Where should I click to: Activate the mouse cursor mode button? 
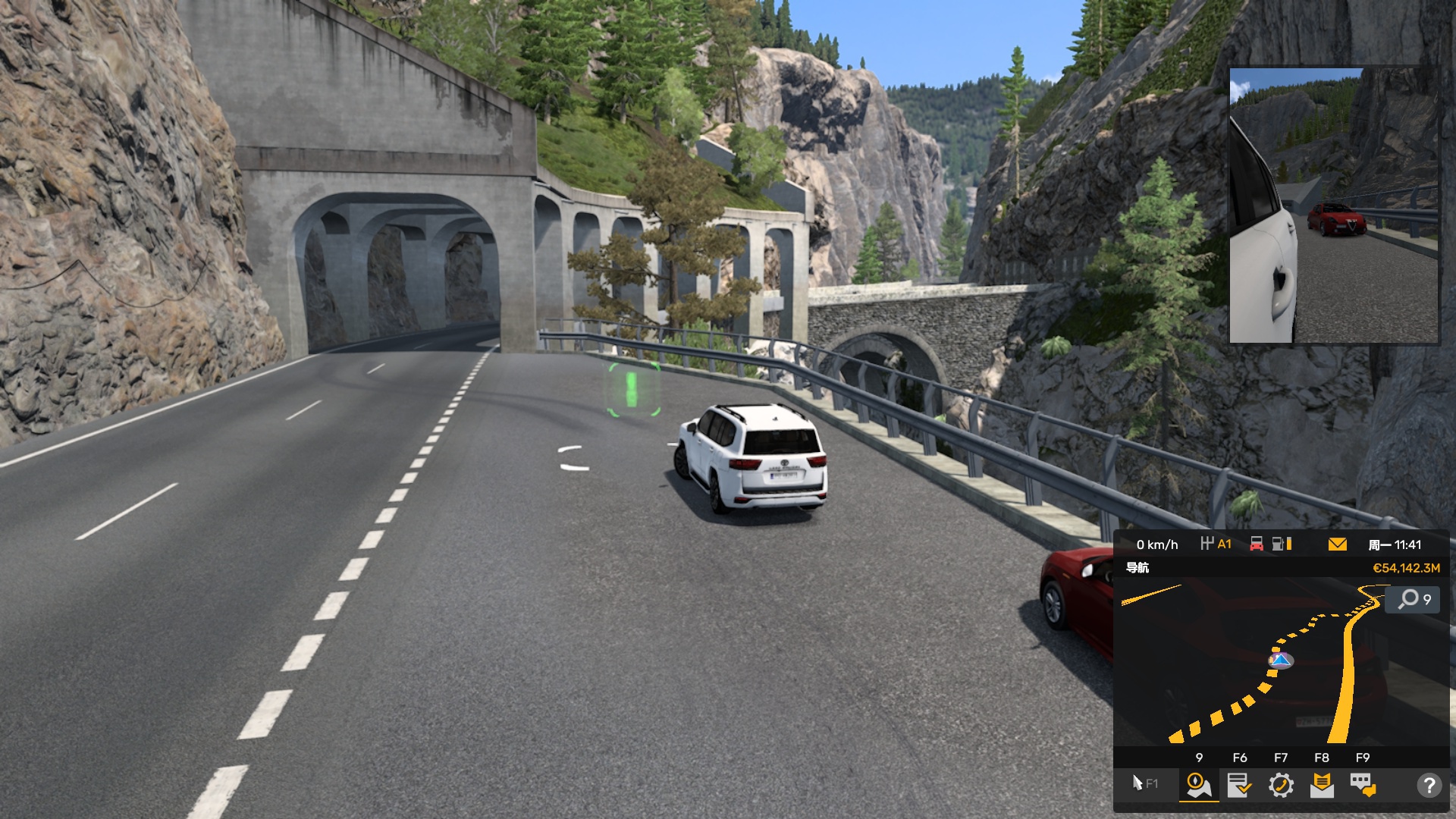pyautogui.click(x=1144, y=783)
